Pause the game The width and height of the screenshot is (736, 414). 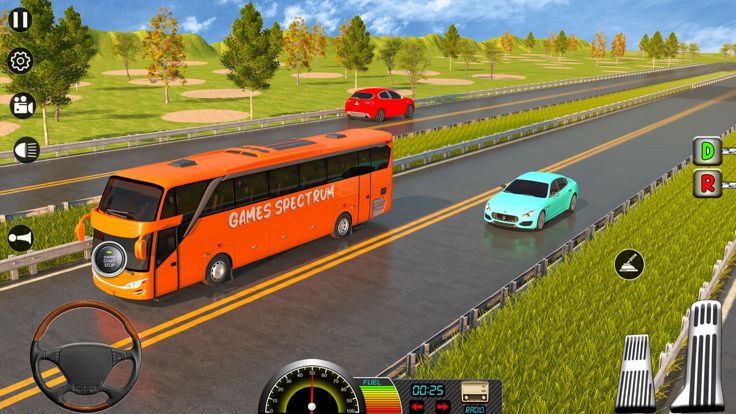coord(19,18)
